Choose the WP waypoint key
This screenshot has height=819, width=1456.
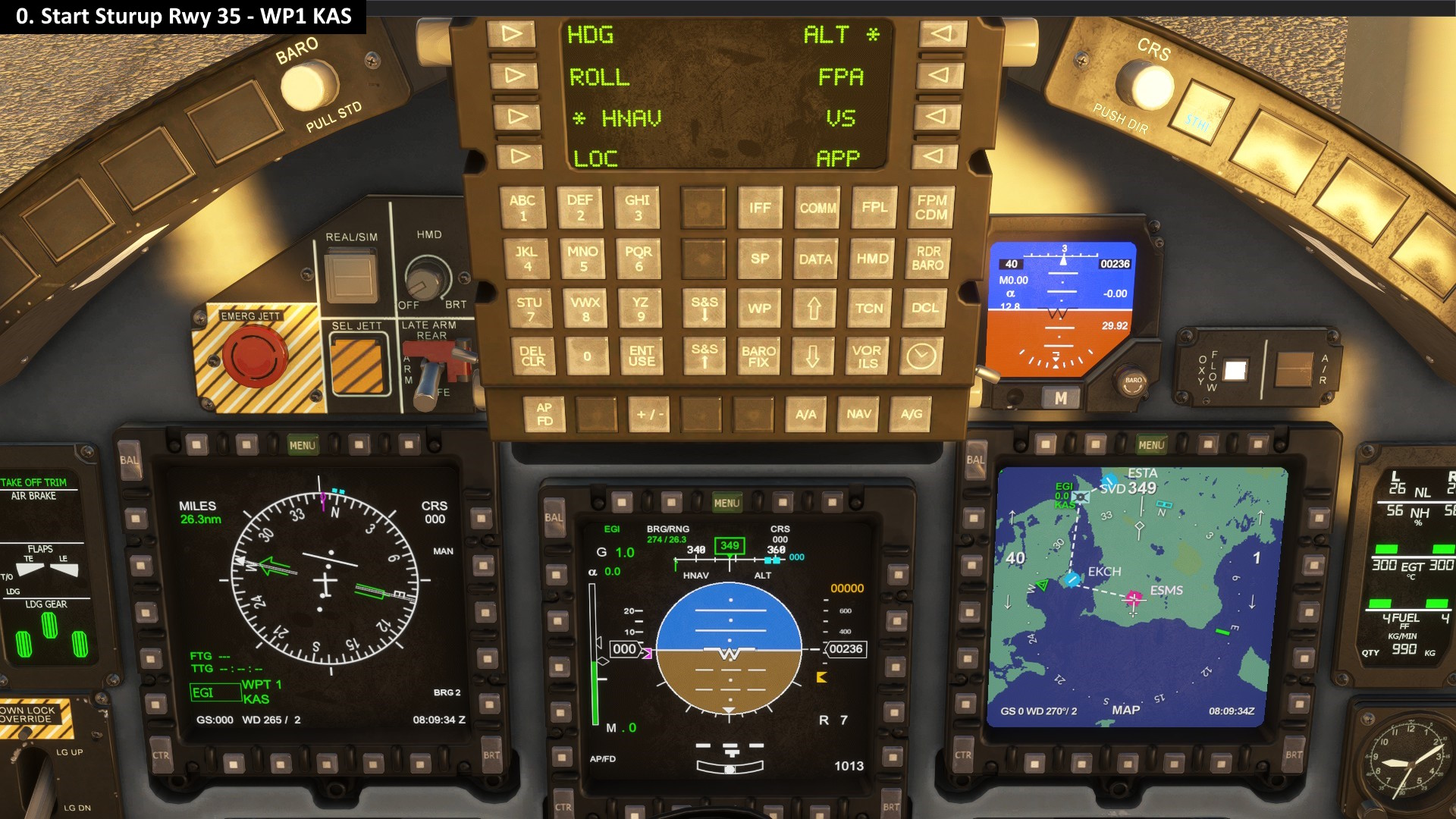click(759, 308)
